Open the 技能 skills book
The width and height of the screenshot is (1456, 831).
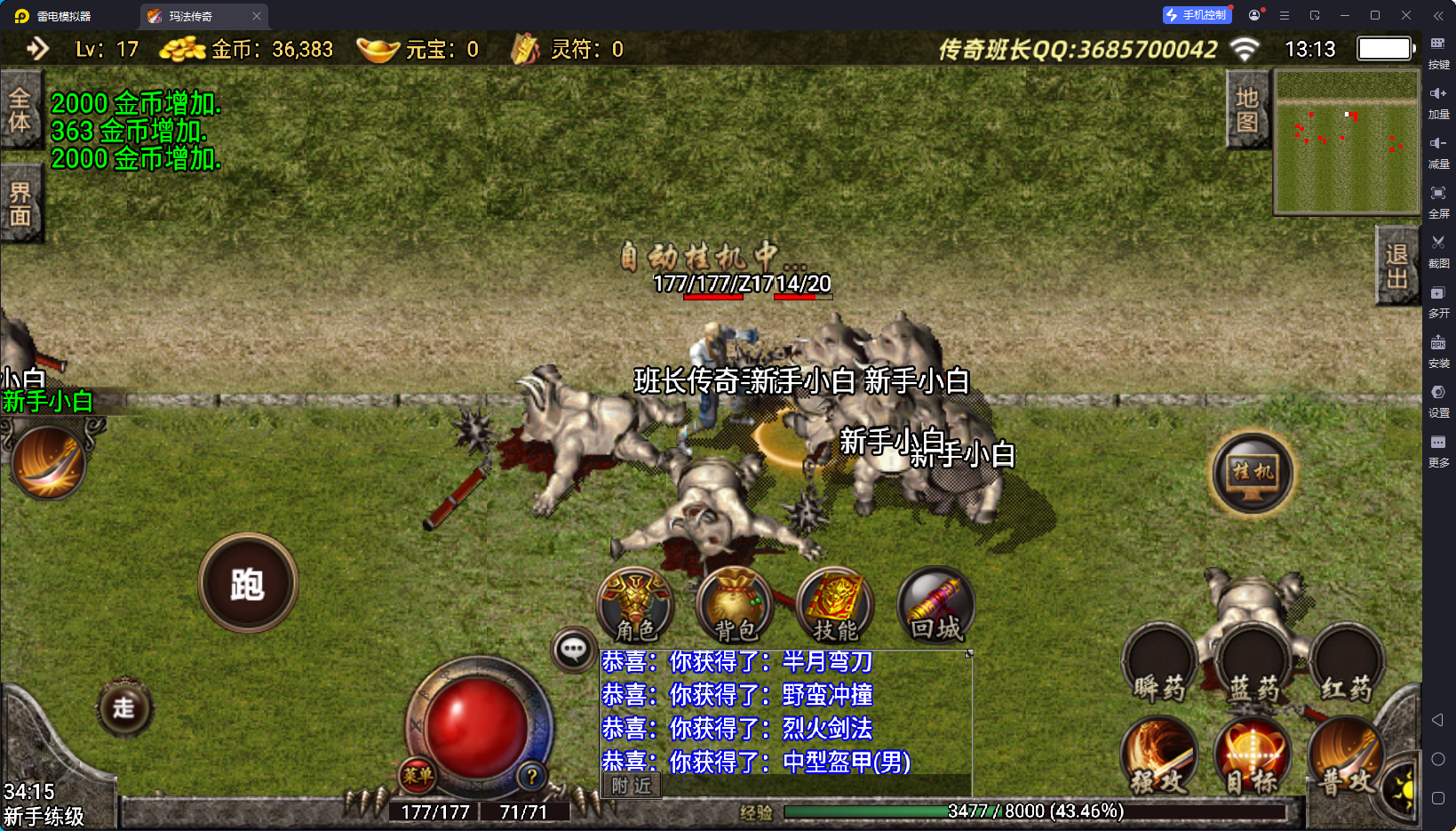pos(835,605)
